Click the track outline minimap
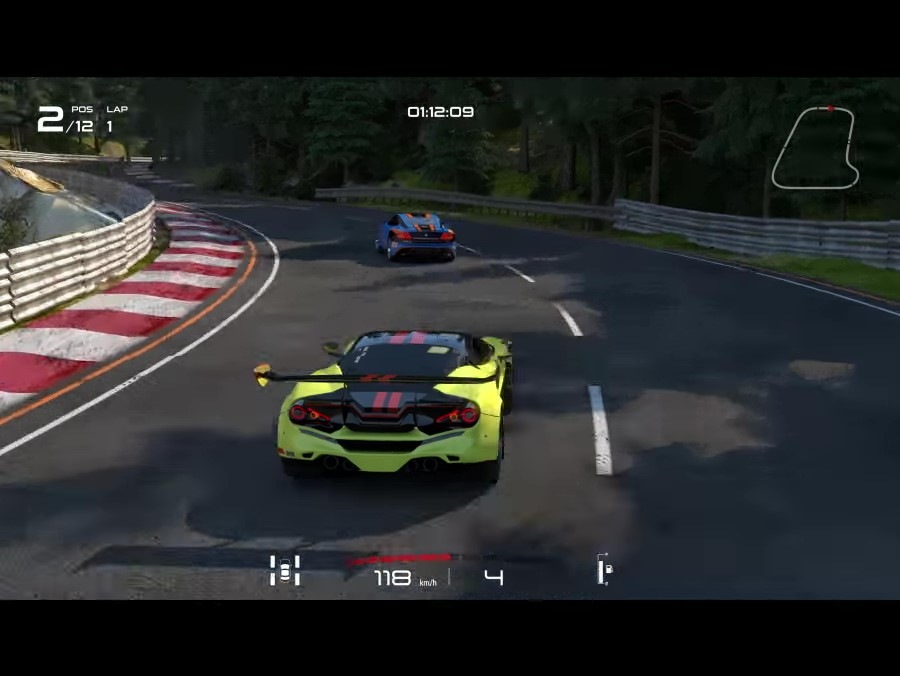This screenshot has width=900, height=676. (x=815, y=147)
